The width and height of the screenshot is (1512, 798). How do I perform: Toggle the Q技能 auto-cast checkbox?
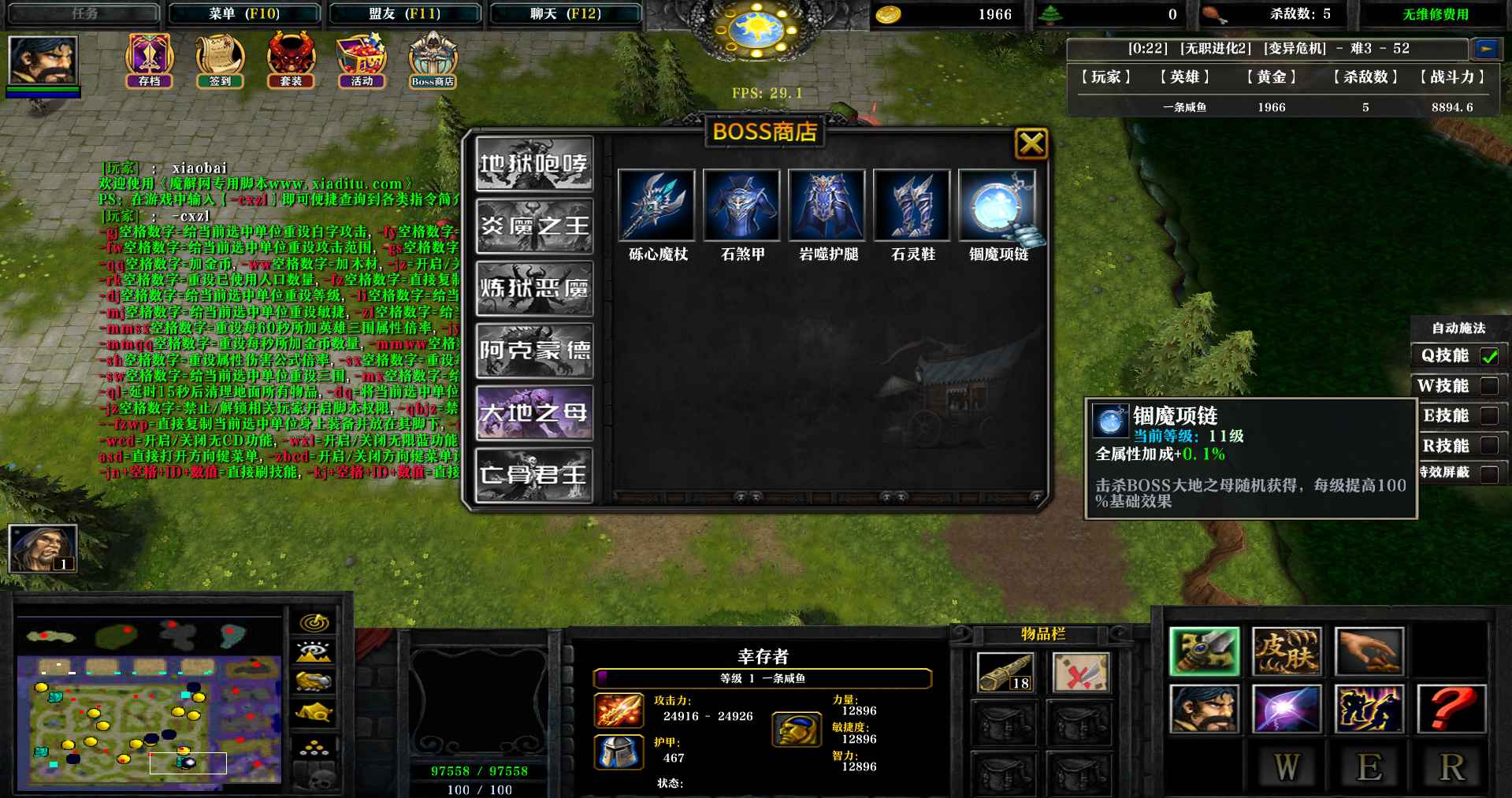pyautogui.click(x=1489, y=356)
